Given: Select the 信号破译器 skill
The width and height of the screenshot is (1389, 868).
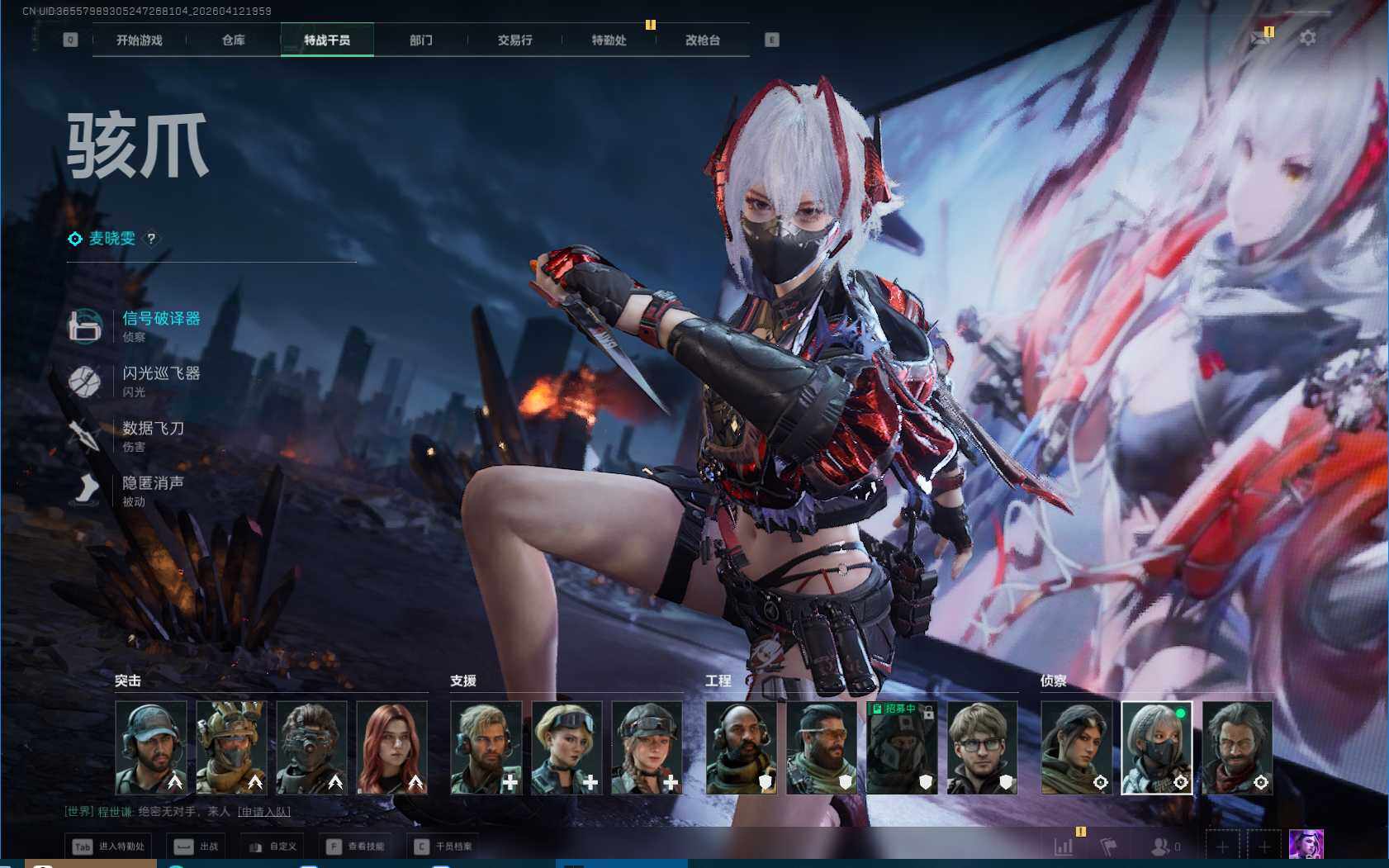Looking at the screenshot, I should [x=160, y=319].
